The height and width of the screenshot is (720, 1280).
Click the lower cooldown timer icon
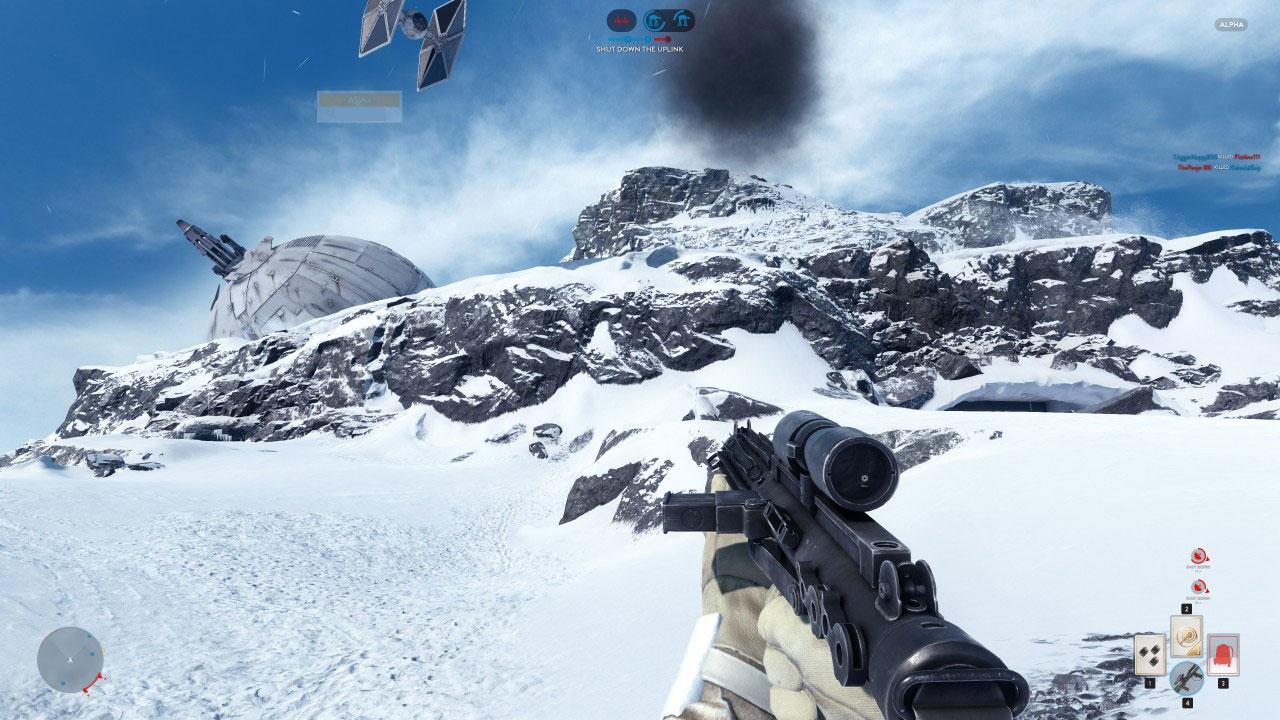coord(1197,589)
